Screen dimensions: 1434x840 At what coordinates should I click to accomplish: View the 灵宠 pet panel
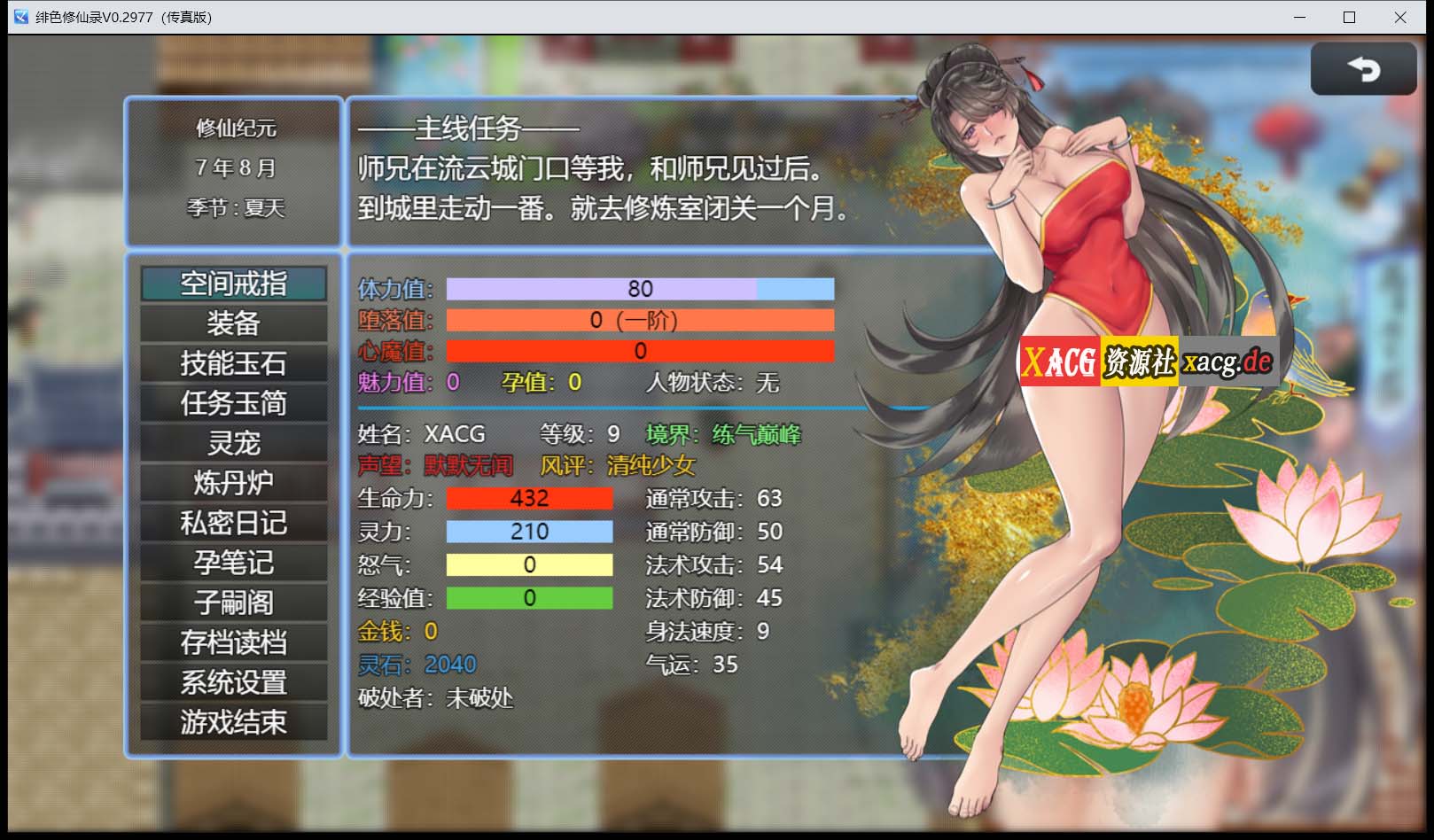click(x=234, y=442)
